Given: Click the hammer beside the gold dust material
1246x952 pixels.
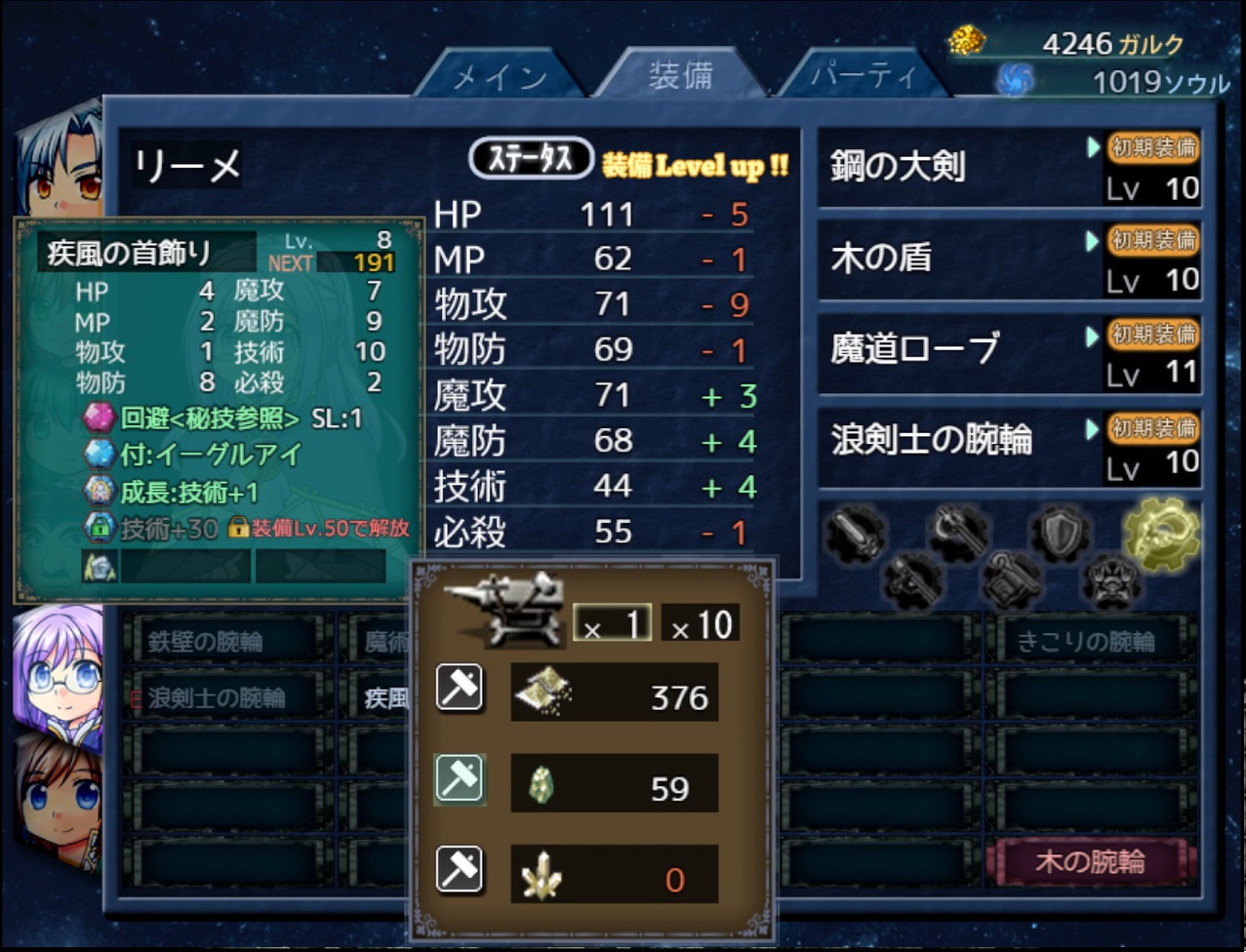Looking at the screenshot, I should click(x=460, y=689).
